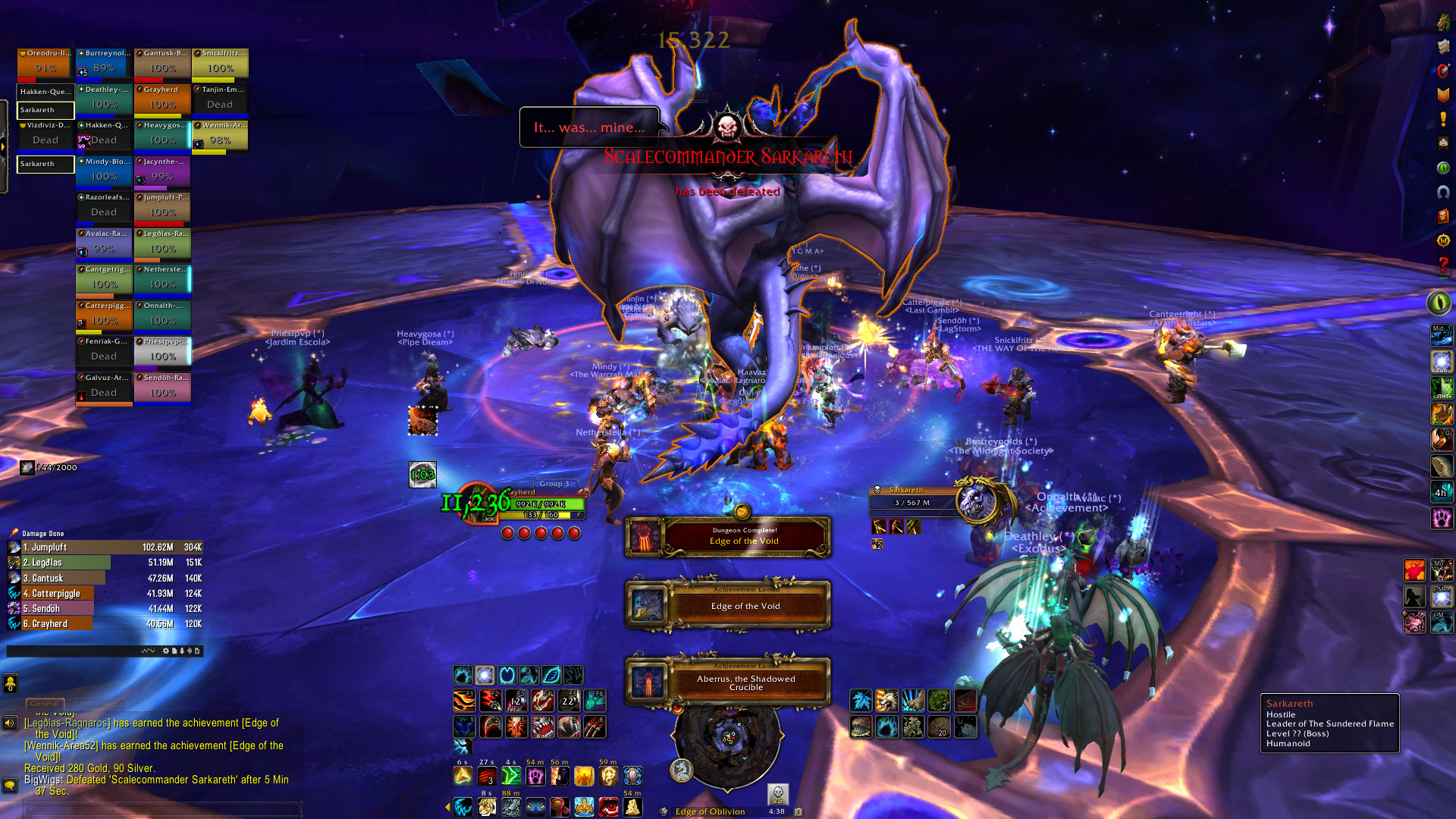Activate the roaring lion ability icon
Viewport: 1456px width, 819px height.
[886, 700]
